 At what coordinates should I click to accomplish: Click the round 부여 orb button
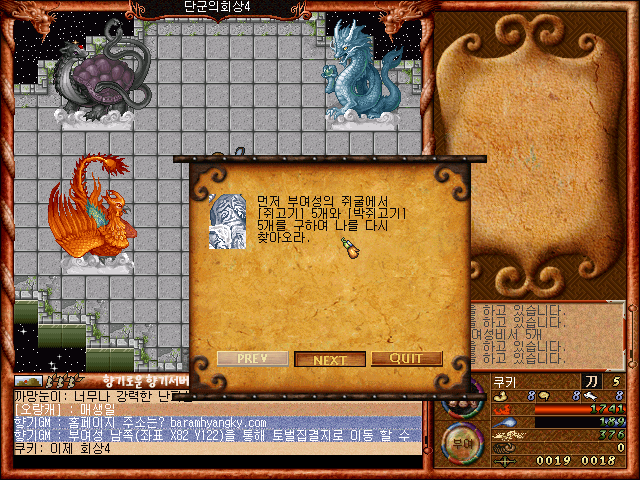click(462, 438)
